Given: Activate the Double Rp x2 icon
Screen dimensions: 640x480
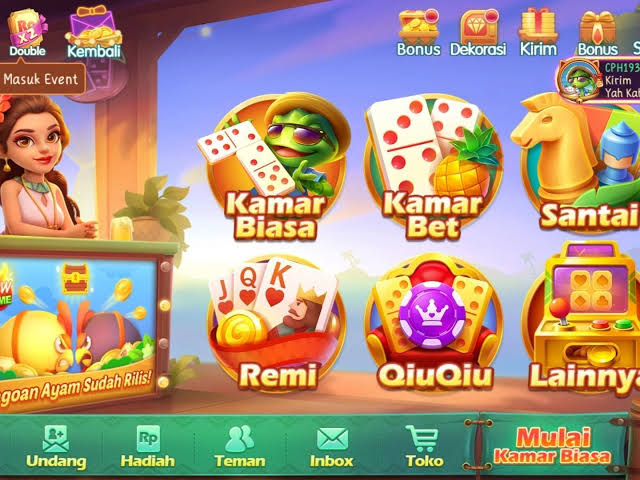Looking at the screenshot, I should pyautogui.click(x=27, y=30).
